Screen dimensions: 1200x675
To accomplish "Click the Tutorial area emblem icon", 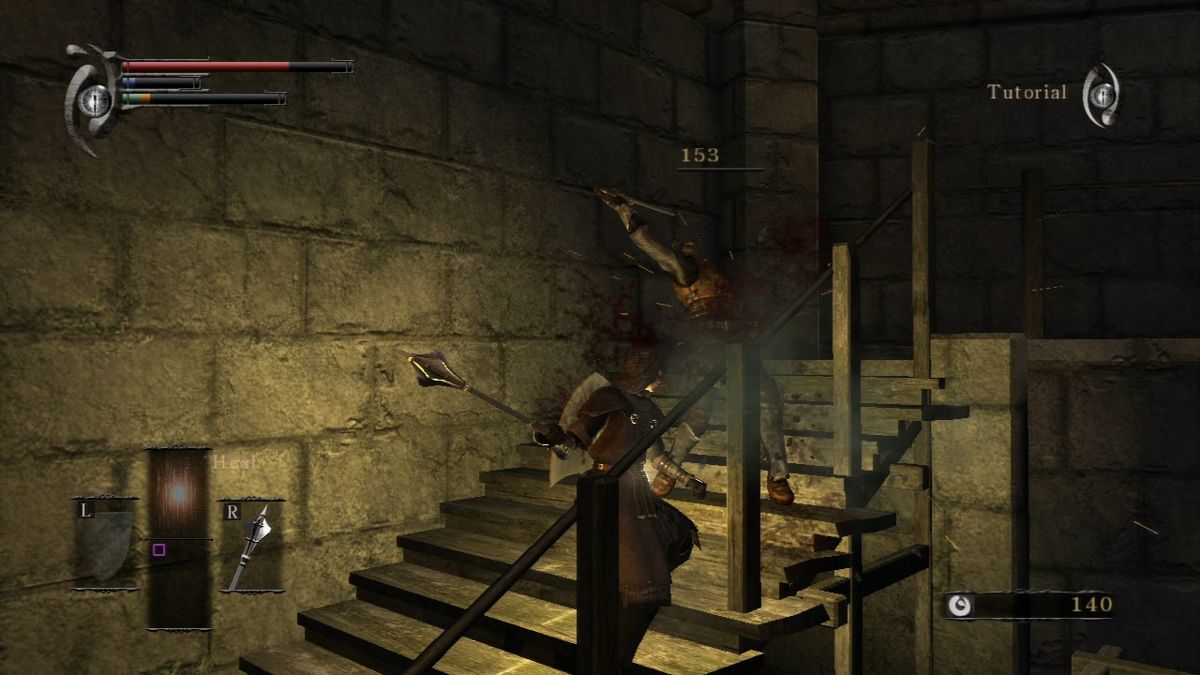I will click(1102, 95).
